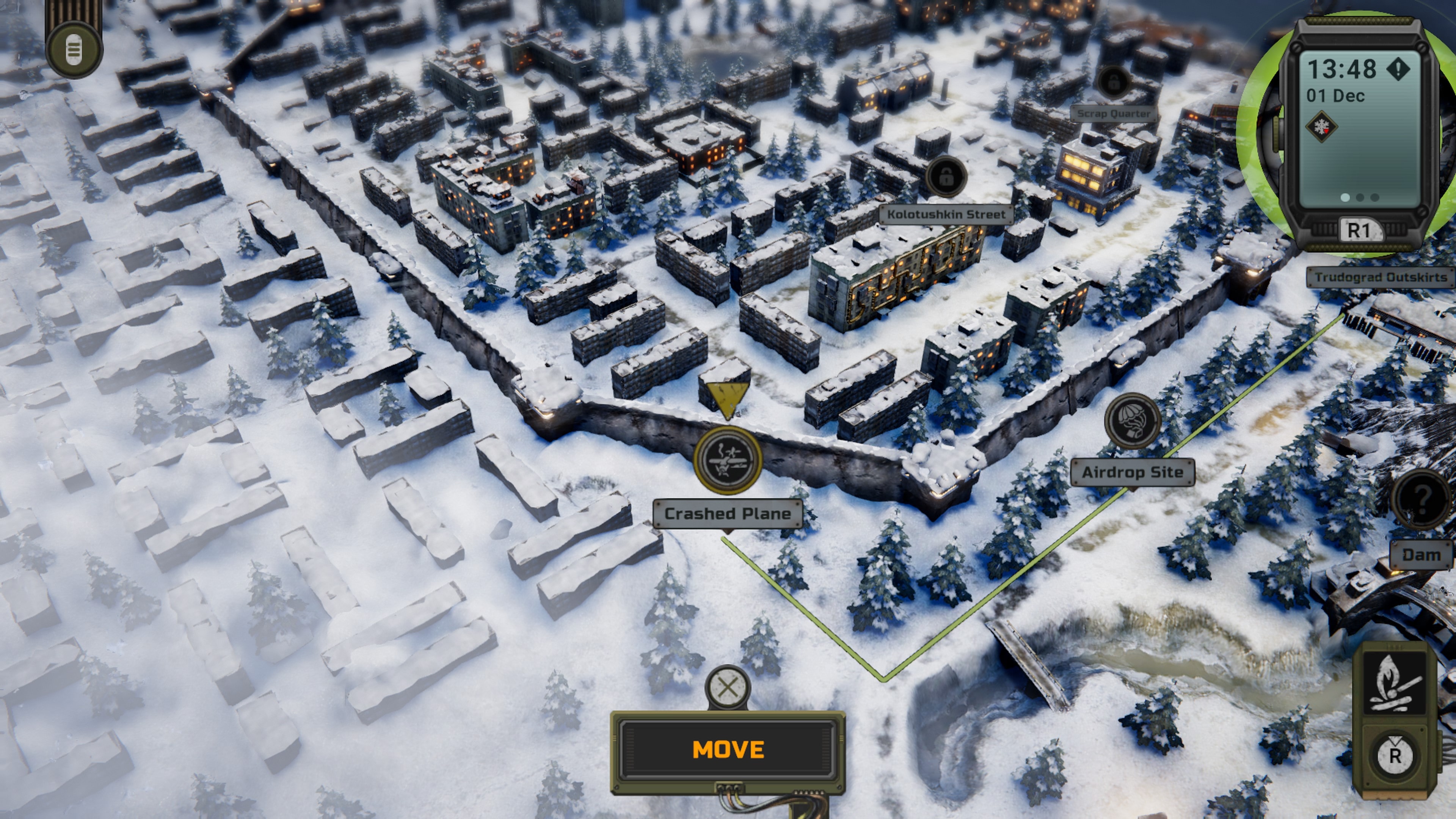This screenshot has width=1456, height=819.
Task: Switch to the first watch page dot
Action: 1345,197
